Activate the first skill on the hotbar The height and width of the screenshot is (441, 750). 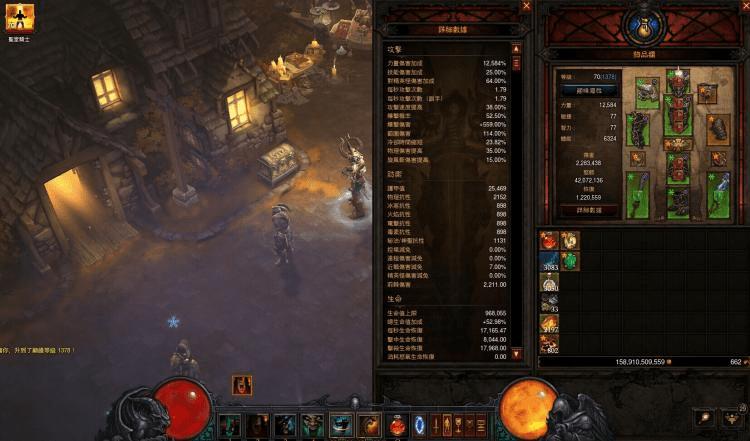click(229, 425)
